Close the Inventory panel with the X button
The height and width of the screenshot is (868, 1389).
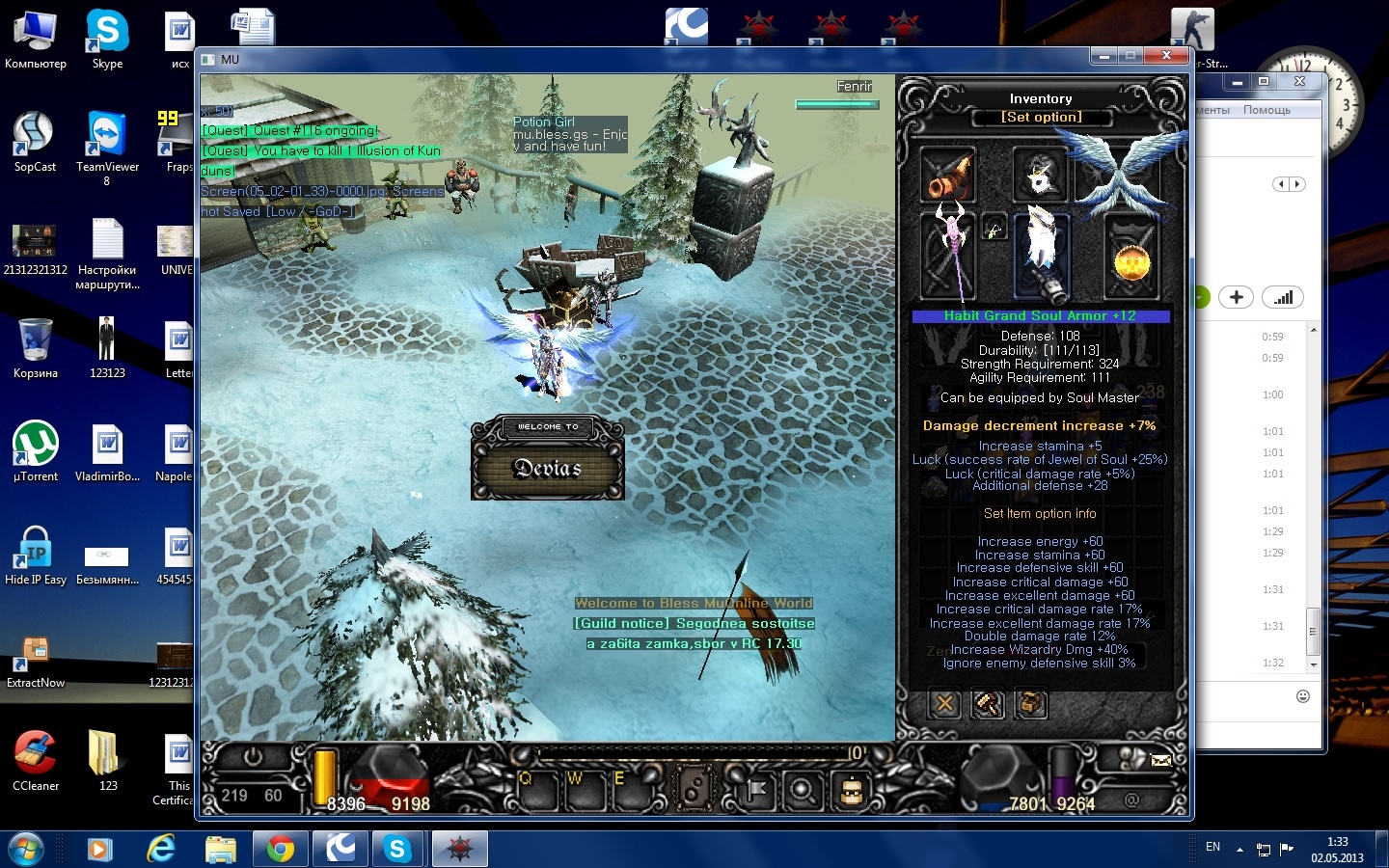pos(945,704)
